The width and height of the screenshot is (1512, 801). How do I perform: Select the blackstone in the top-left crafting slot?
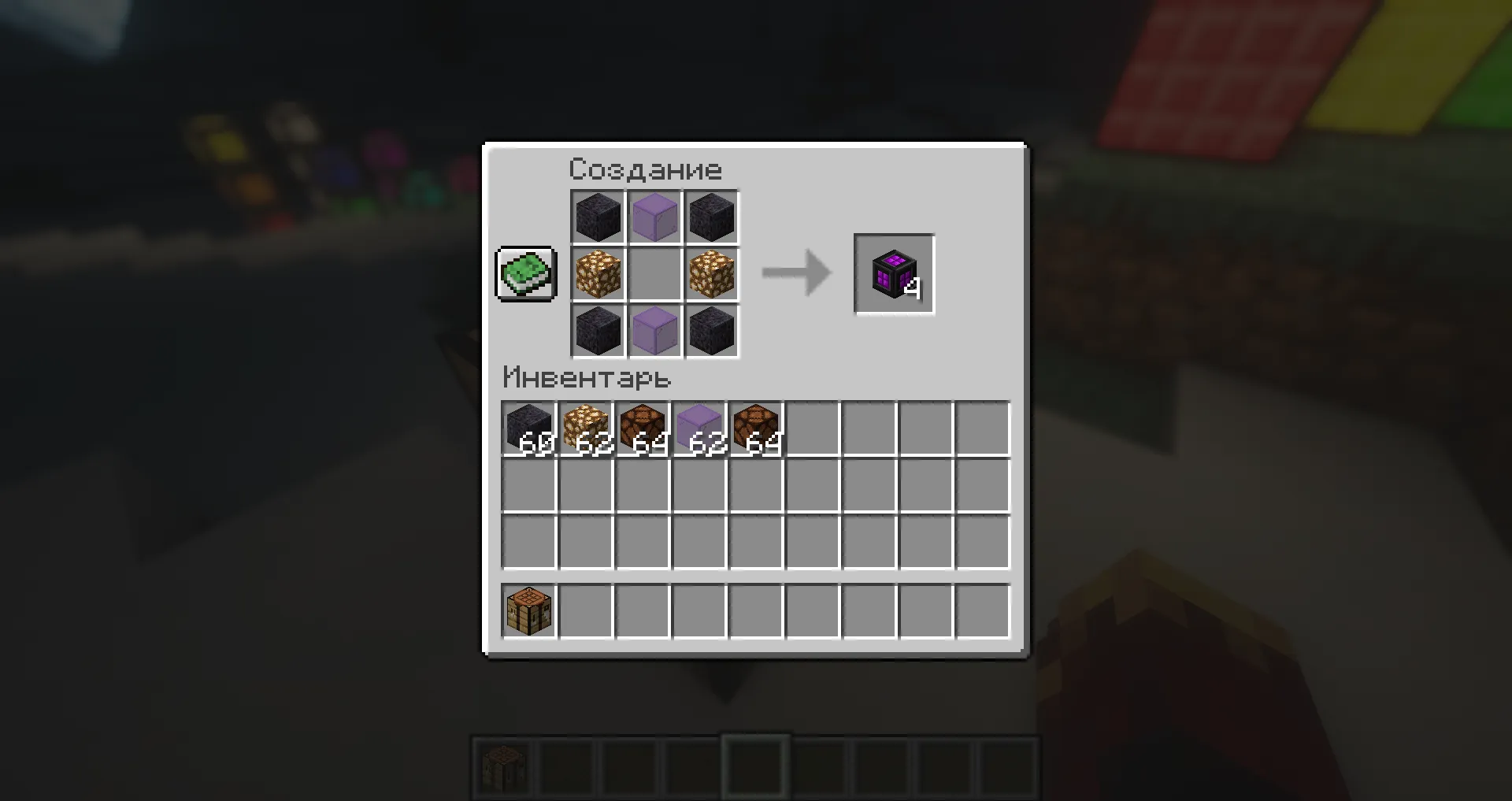pyautogui.click(x=597, y=217)
